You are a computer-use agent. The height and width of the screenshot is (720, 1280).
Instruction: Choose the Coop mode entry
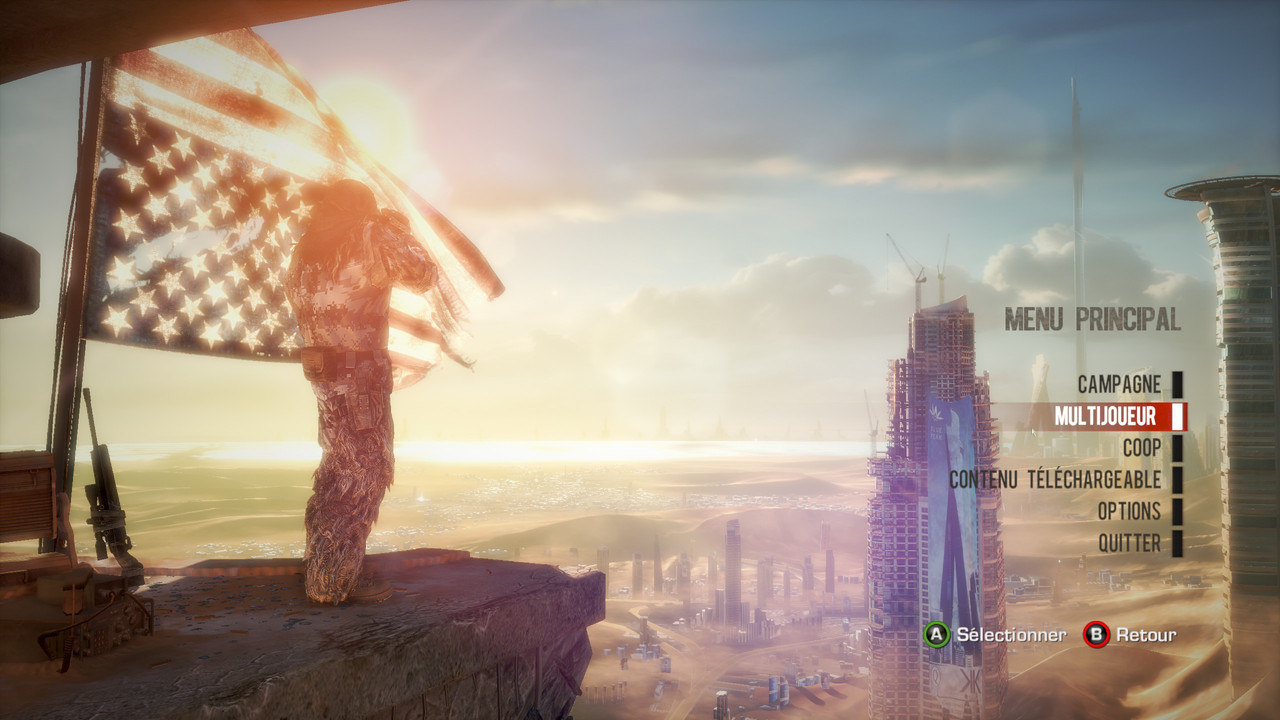pos(1141,448)
